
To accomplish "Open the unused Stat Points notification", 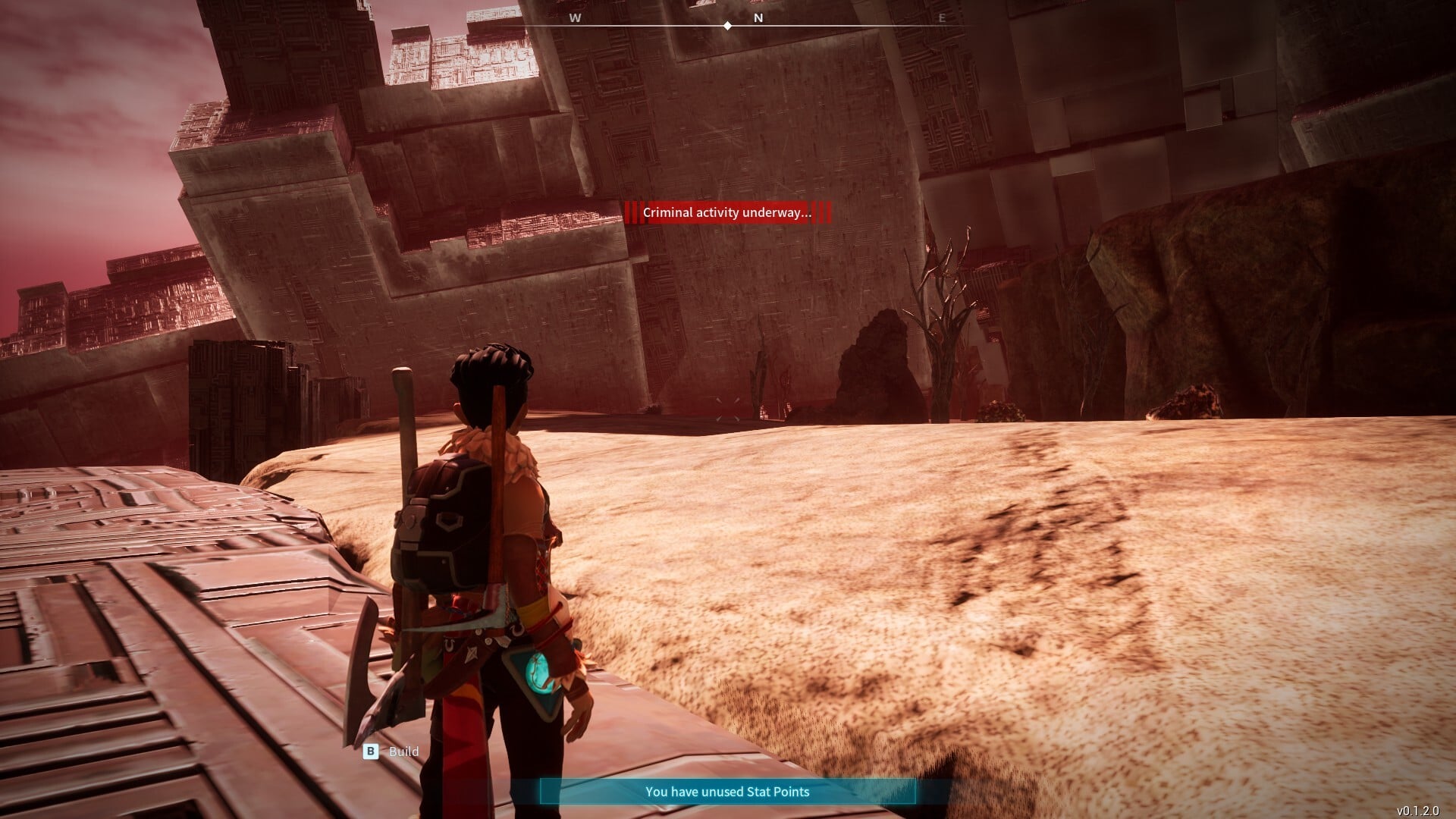I will [x=727, y=792].
